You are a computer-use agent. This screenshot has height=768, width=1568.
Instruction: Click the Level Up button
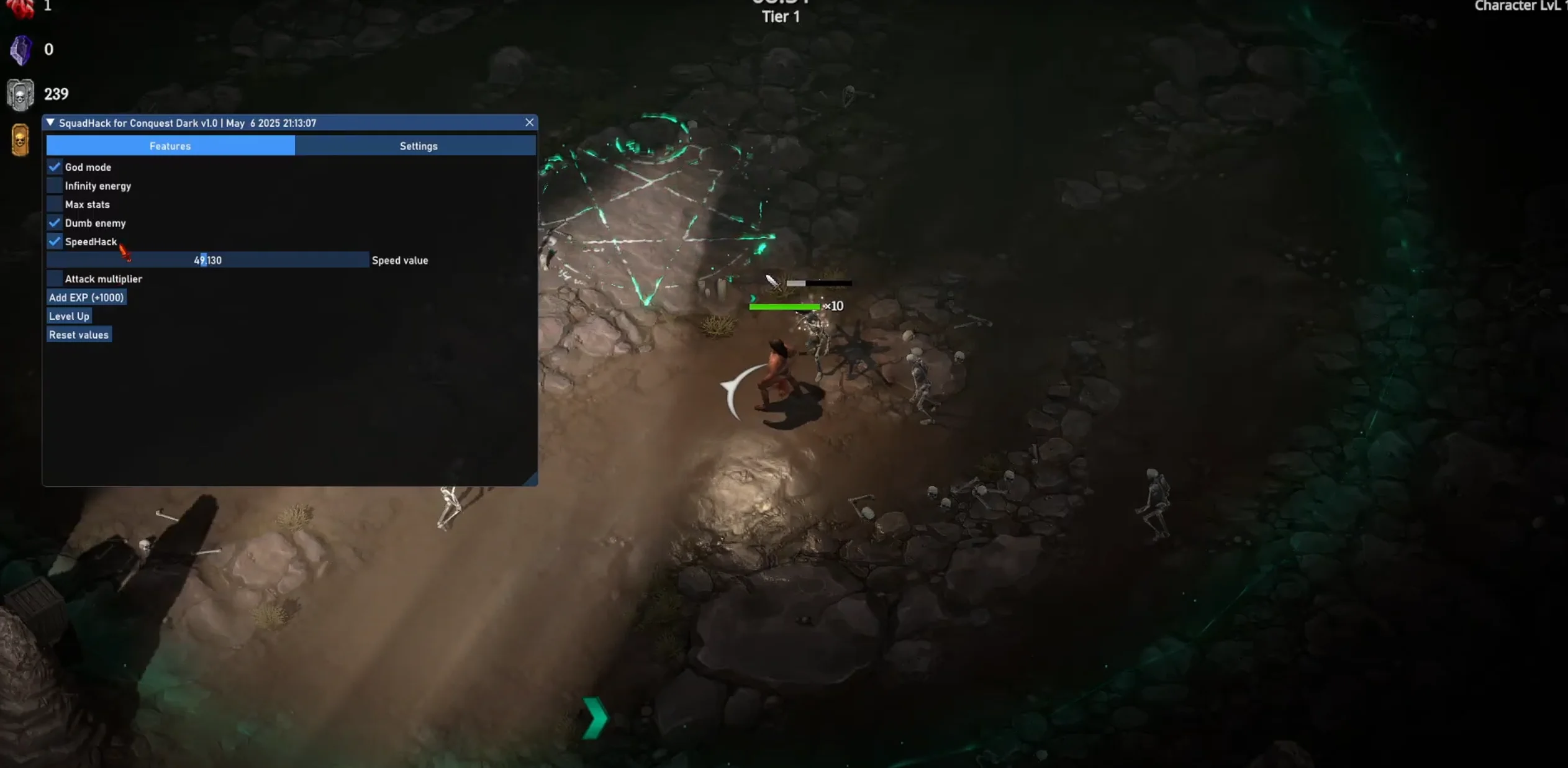coord(69,316)
